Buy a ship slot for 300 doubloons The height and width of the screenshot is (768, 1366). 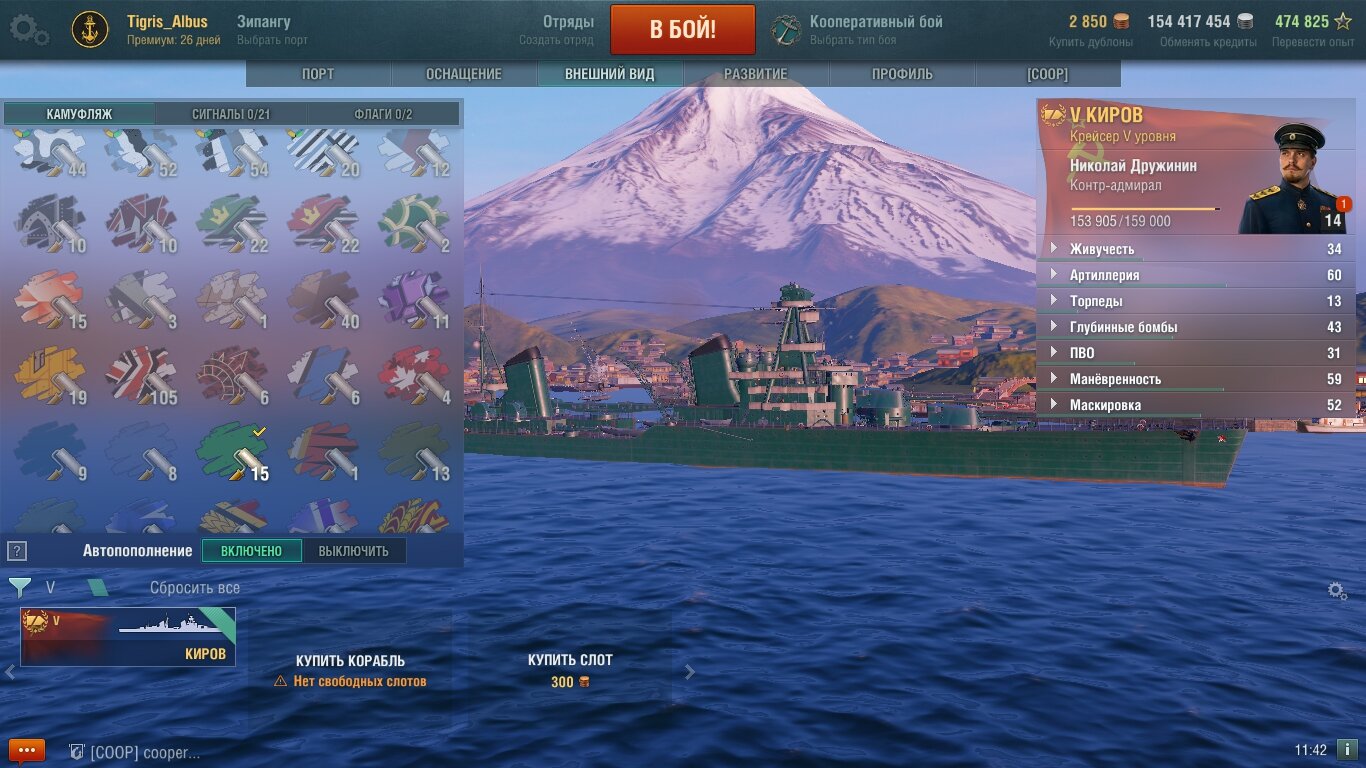coord(570,671)
